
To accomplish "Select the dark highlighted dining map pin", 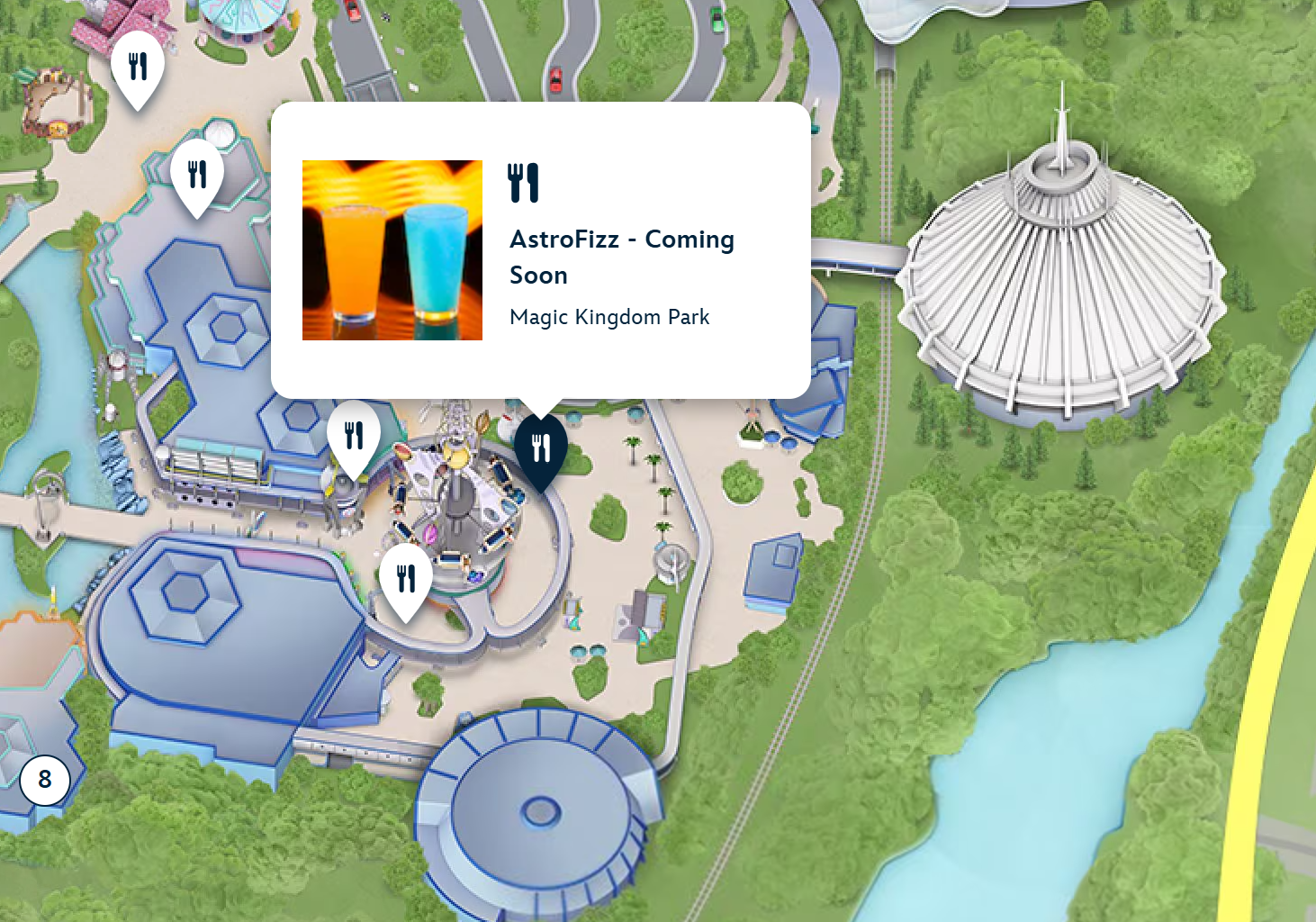I will (x=541, y=448).
